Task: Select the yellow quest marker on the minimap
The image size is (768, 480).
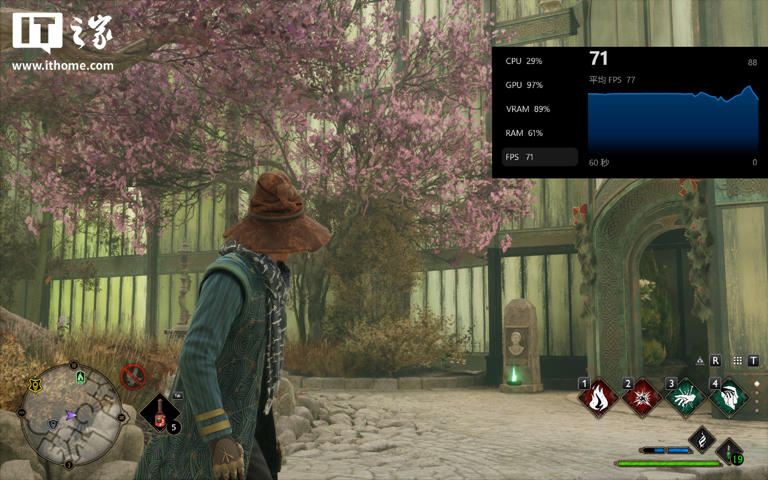Action: (x=36, y=384)
